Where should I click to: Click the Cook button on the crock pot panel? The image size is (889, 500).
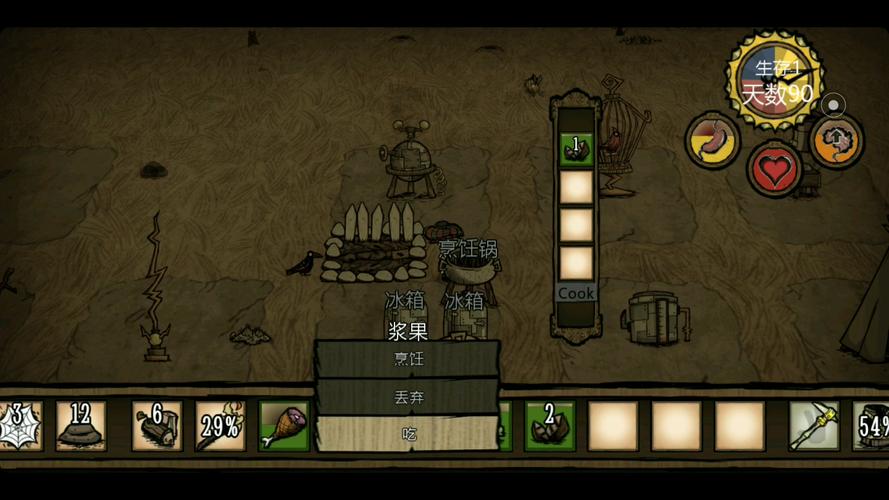(576, 293)
